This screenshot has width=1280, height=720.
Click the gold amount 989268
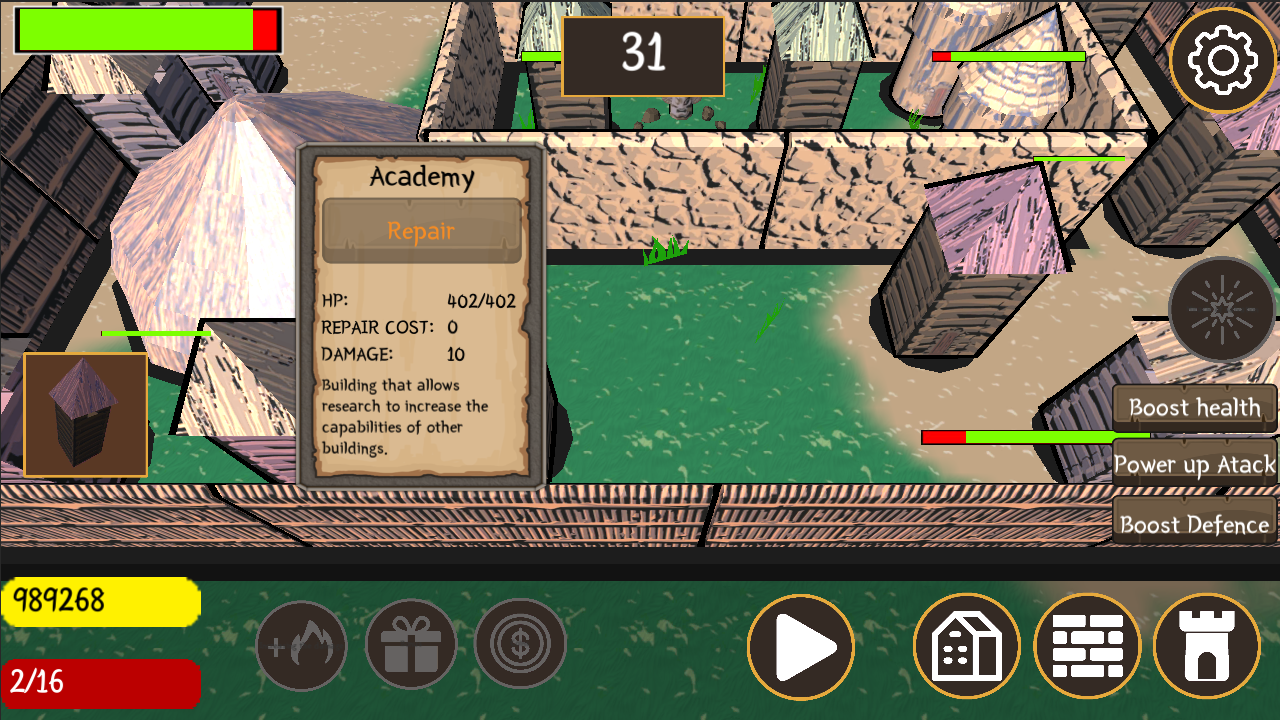coord(100,600)
